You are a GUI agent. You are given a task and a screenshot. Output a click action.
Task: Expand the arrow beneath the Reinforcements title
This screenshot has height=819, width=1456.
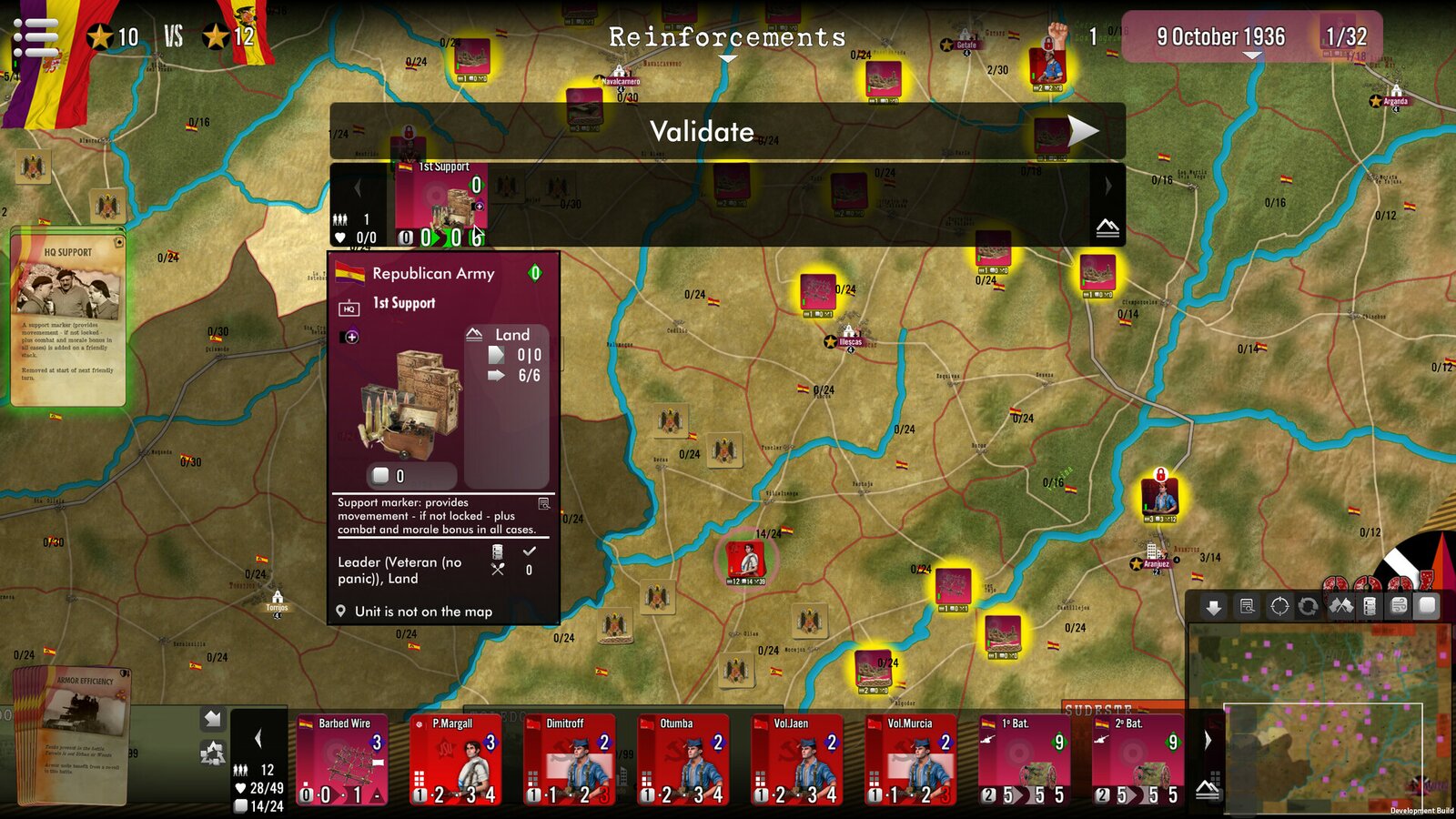[x=727, y=57]
